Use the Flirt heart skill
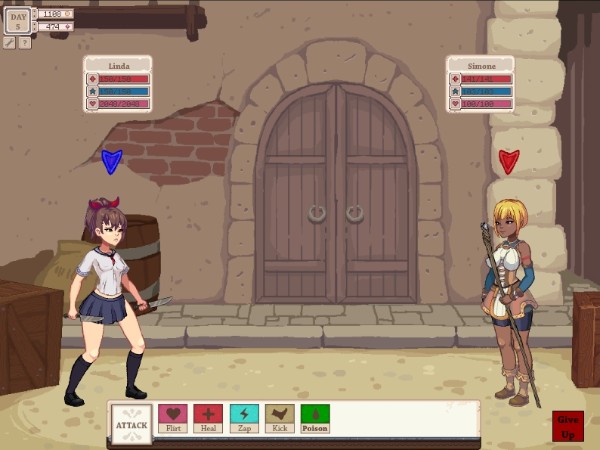This screenshot has width=600, height=450. 173,418
